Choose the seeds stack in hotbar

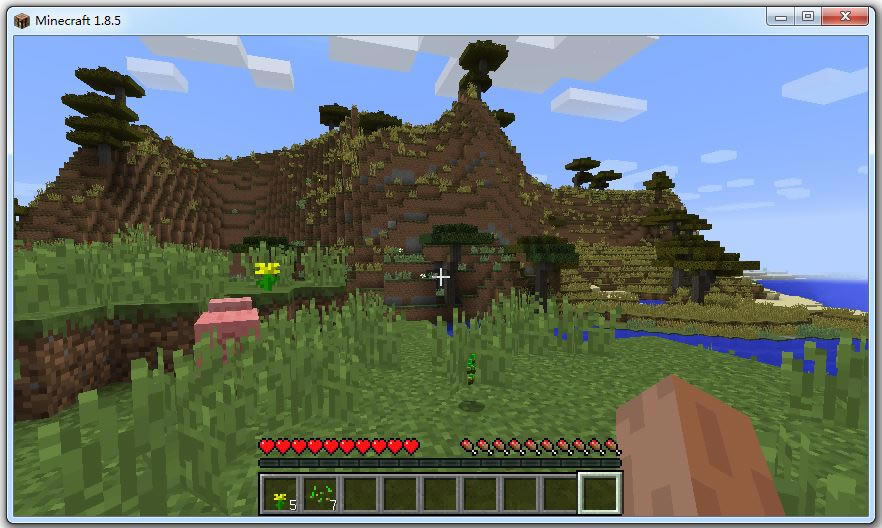(x=320, y=494)
